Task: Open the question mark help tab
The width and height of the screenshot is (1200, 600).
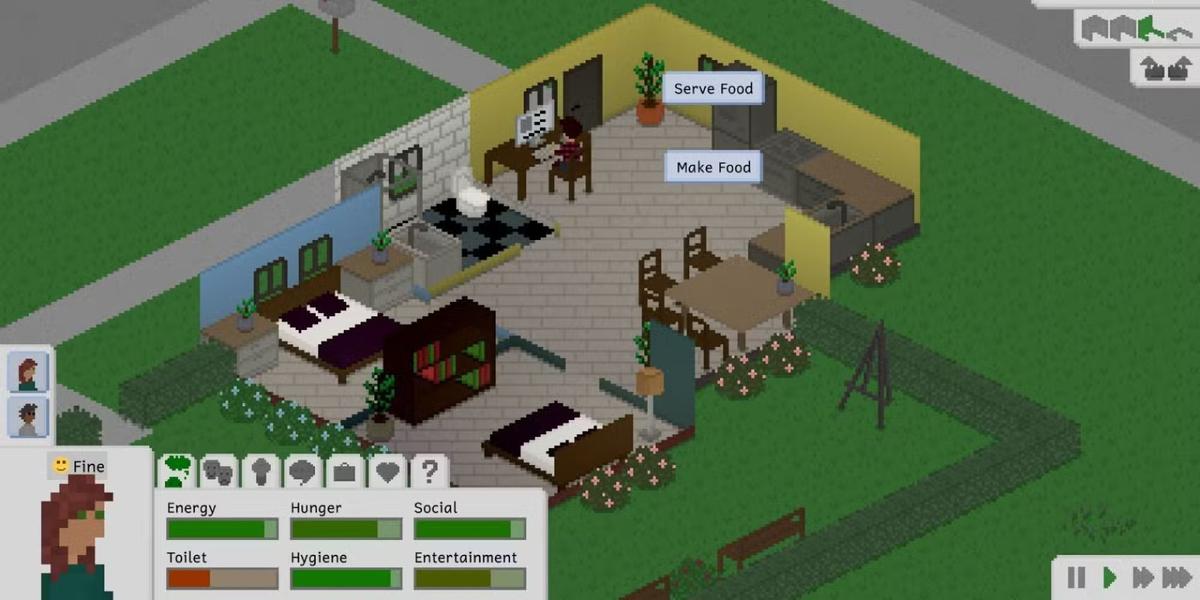Action: click(429, 471)
